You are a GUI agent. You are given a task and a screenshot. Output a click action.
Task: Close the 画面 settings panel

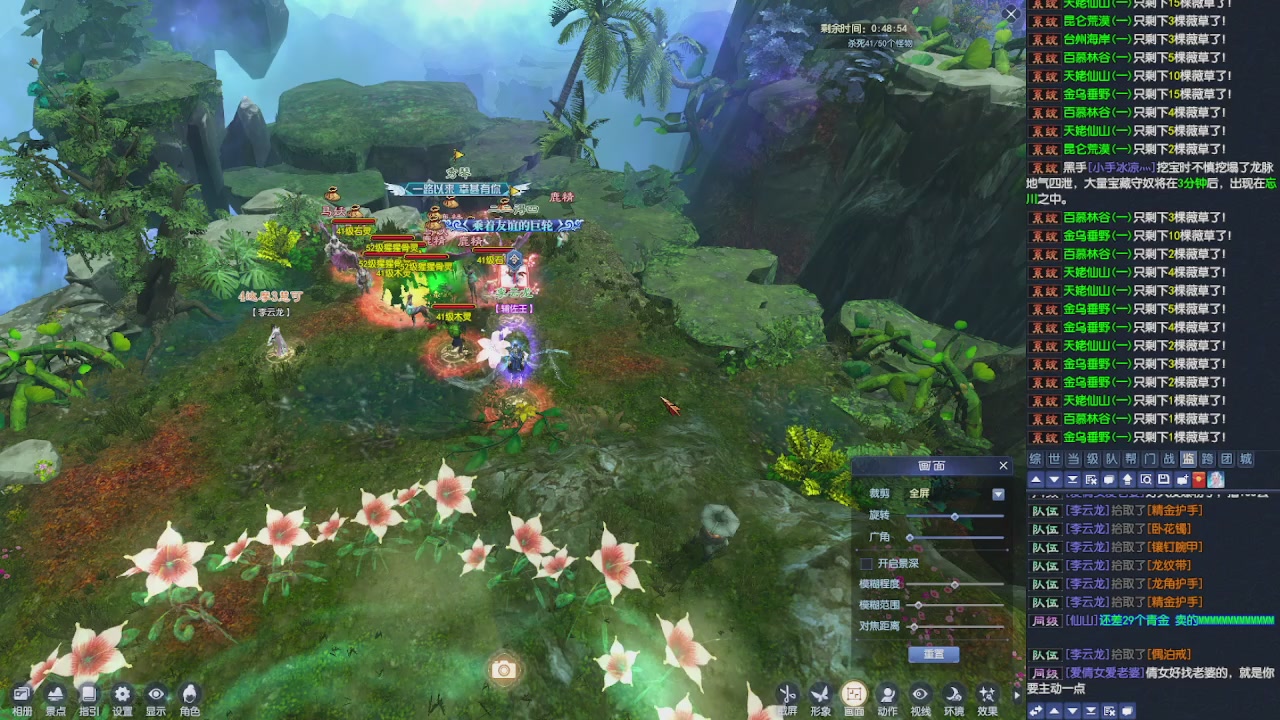click(x=1003, y=466)
